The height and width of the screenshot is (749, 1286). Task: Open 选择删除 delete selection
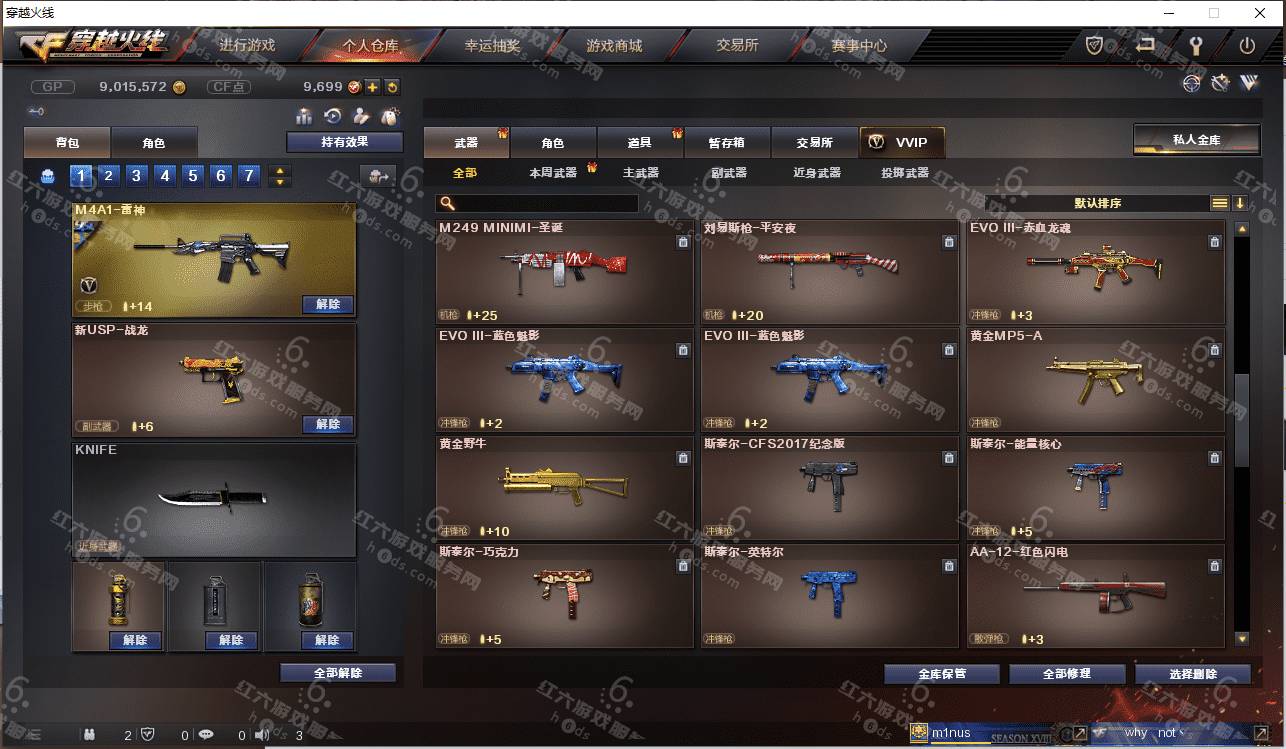click(1193, 674)
